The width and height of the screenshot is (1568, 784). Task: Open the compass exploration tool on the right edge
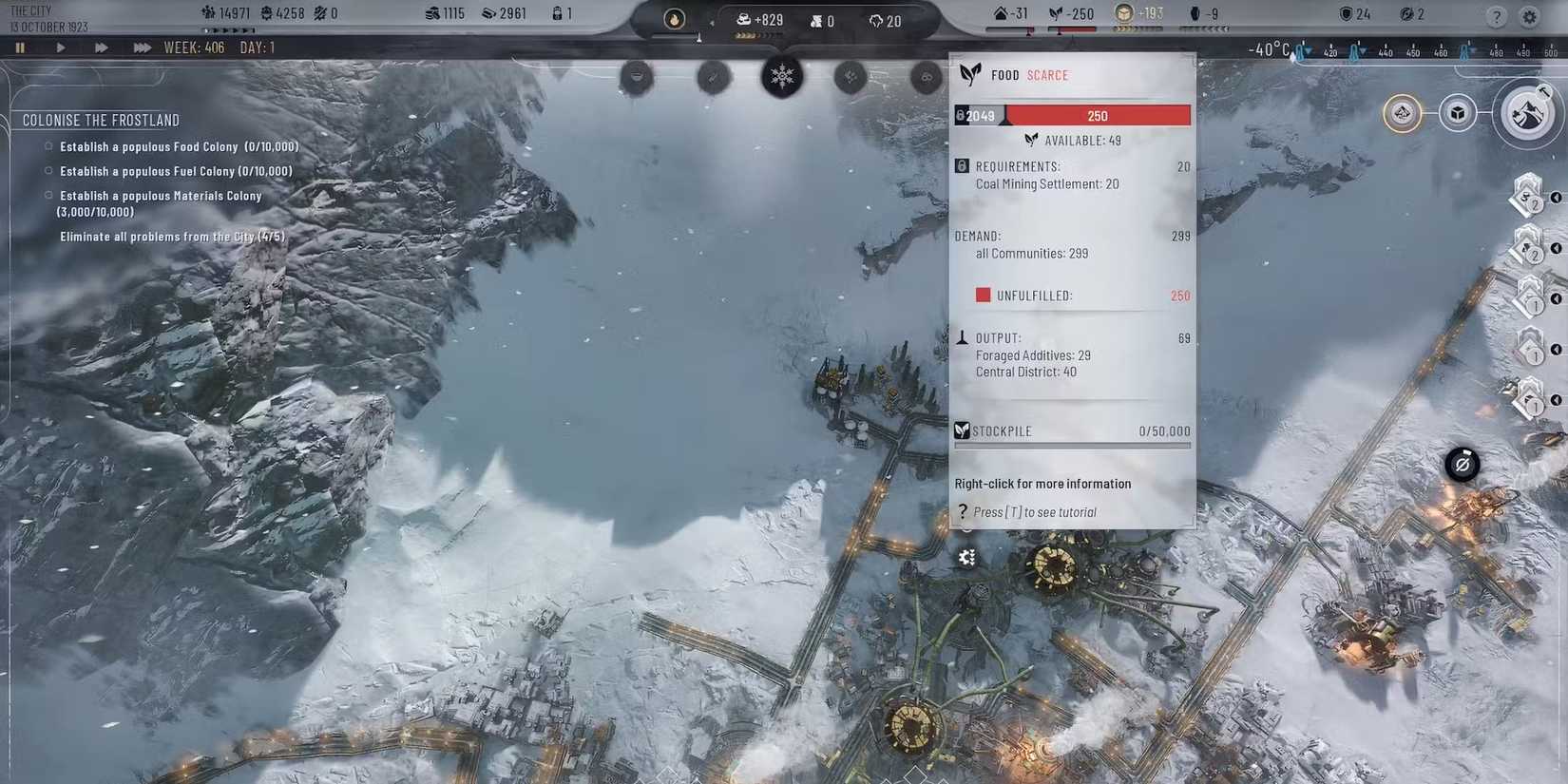[x=1461, y=465]
